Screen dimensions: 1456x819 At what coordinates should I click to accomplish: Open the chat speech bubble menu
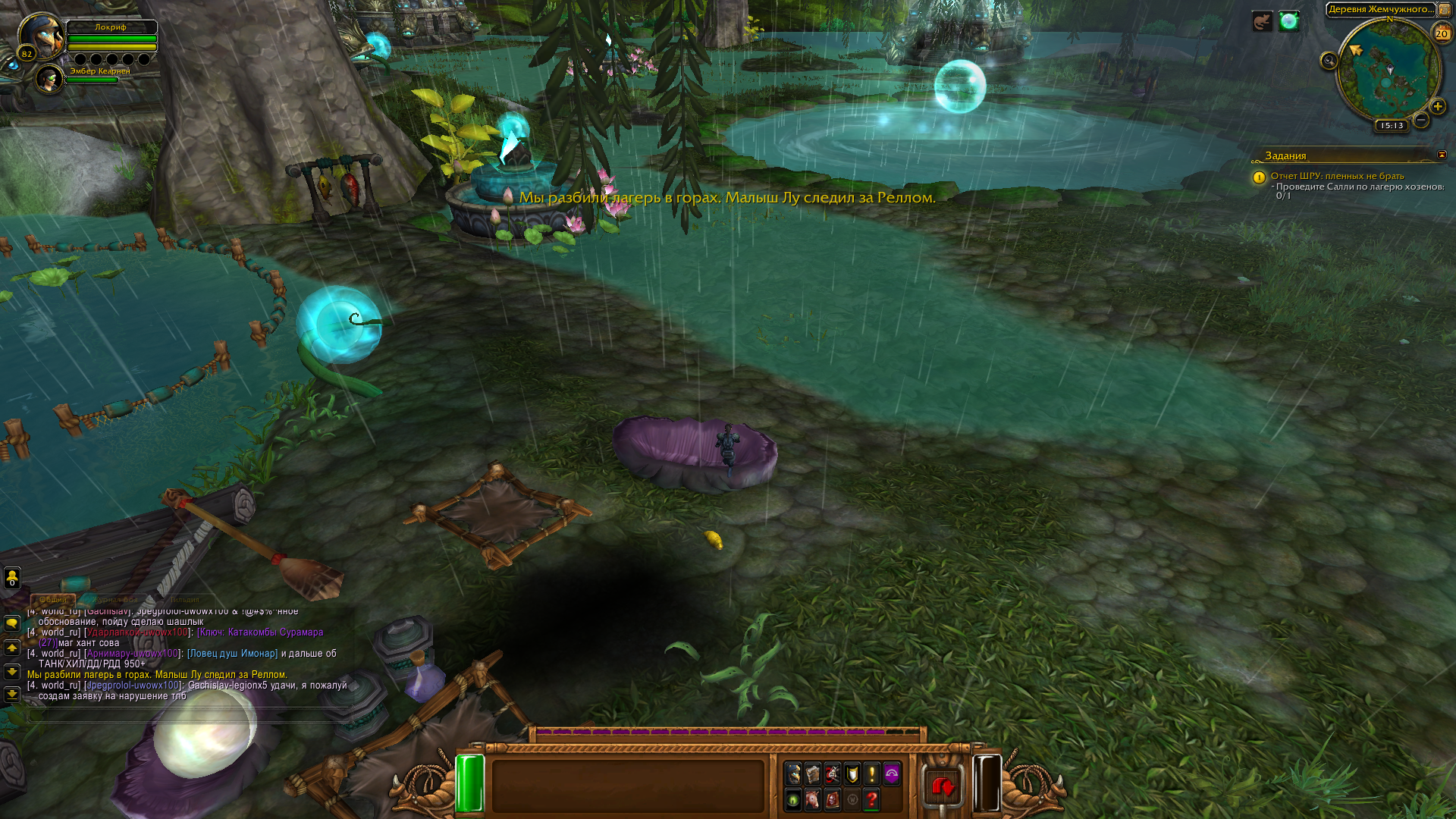(x=12, y=623)
